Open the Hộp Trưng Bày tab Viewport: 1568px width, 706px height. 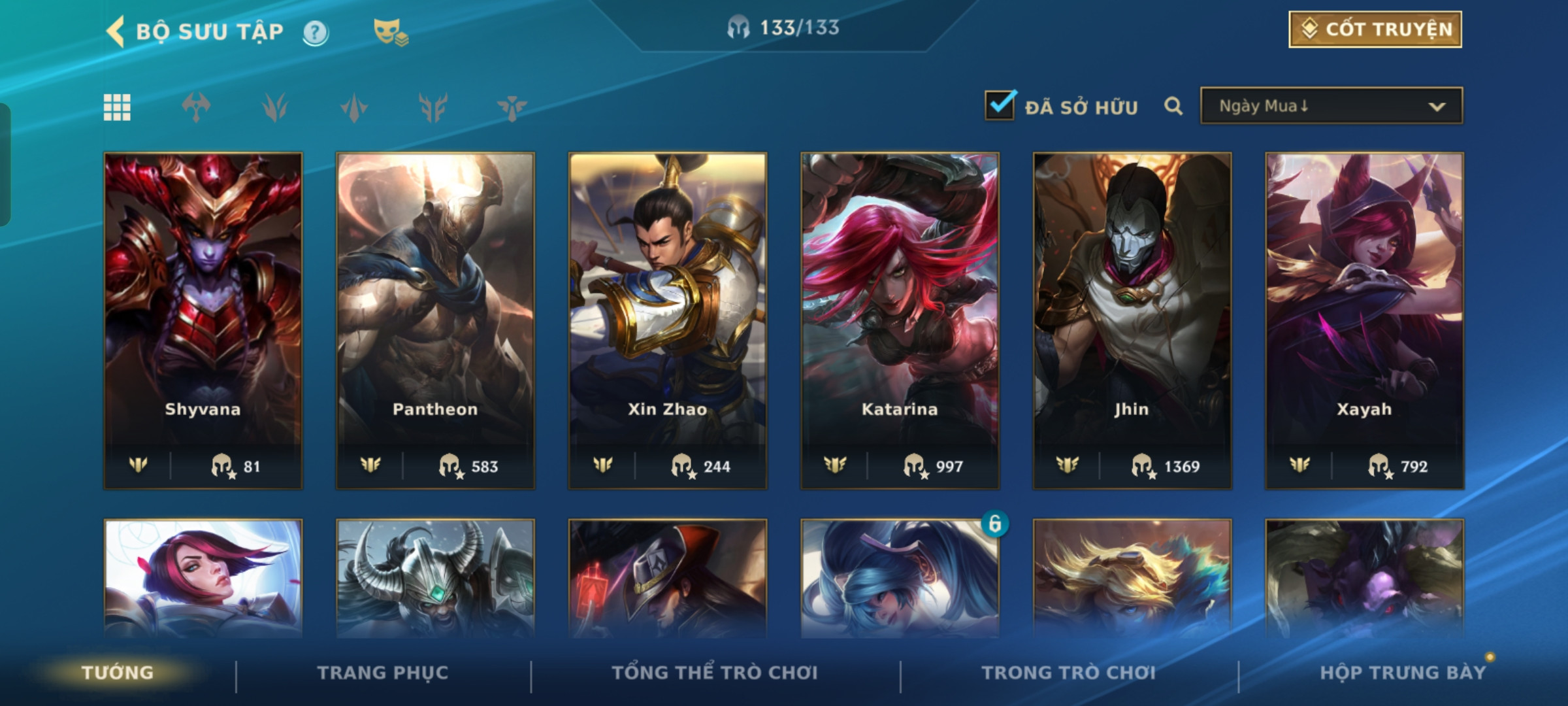coord(1403,673)
